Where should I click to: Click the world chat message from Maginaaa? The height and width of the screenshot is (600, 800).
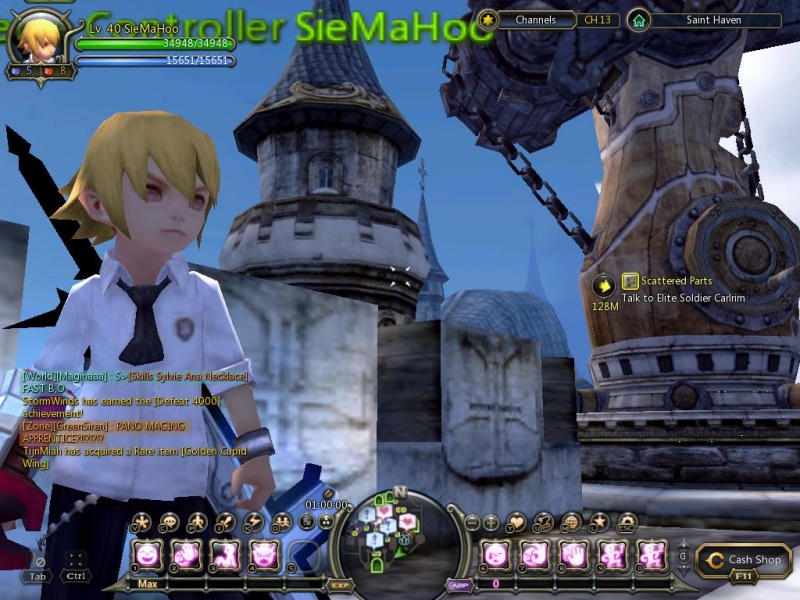[x=135, y=376]
